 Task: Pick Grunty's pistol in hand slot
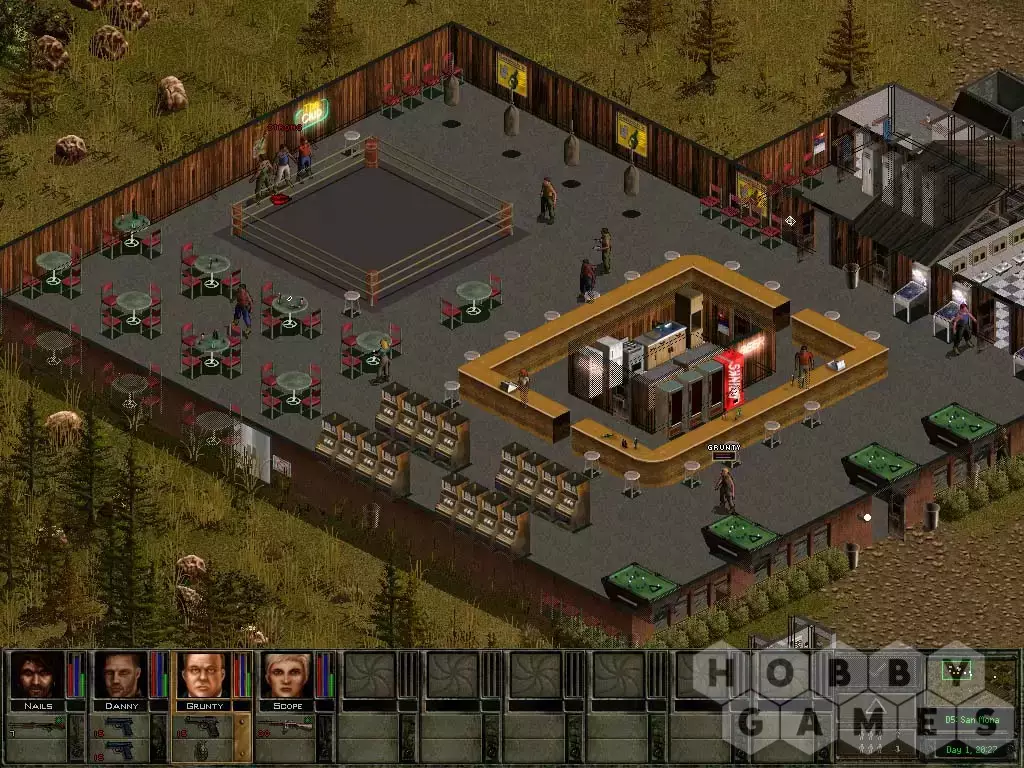click(202, 725)
